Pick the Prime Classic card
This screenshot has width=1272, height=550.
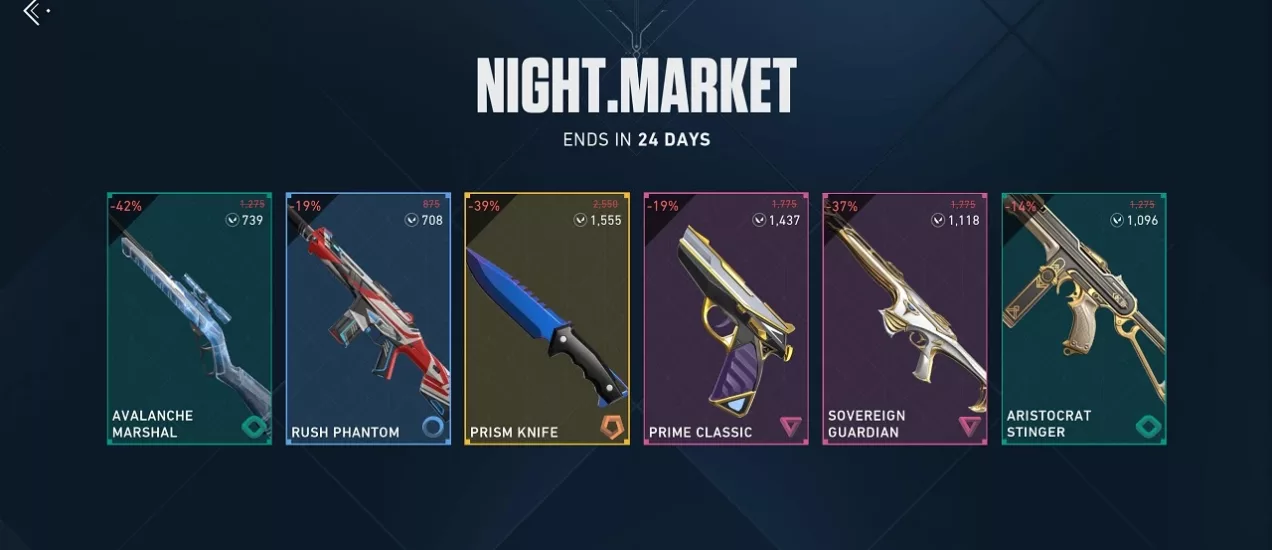pos(726,319)
